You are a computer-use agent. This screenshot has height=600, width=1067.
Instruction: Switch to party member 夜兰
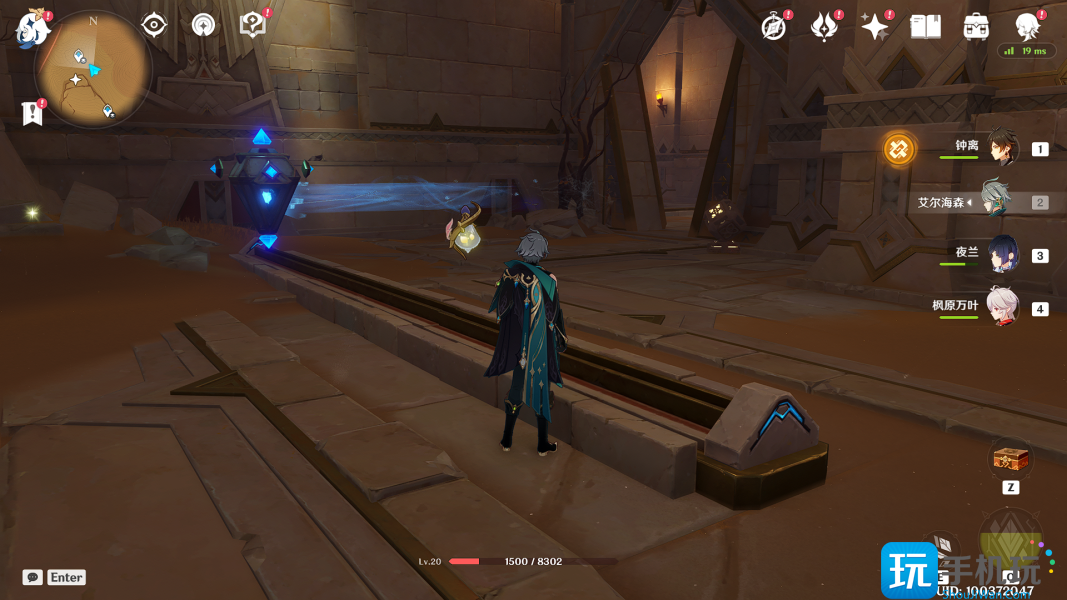tap(1001, 254)
